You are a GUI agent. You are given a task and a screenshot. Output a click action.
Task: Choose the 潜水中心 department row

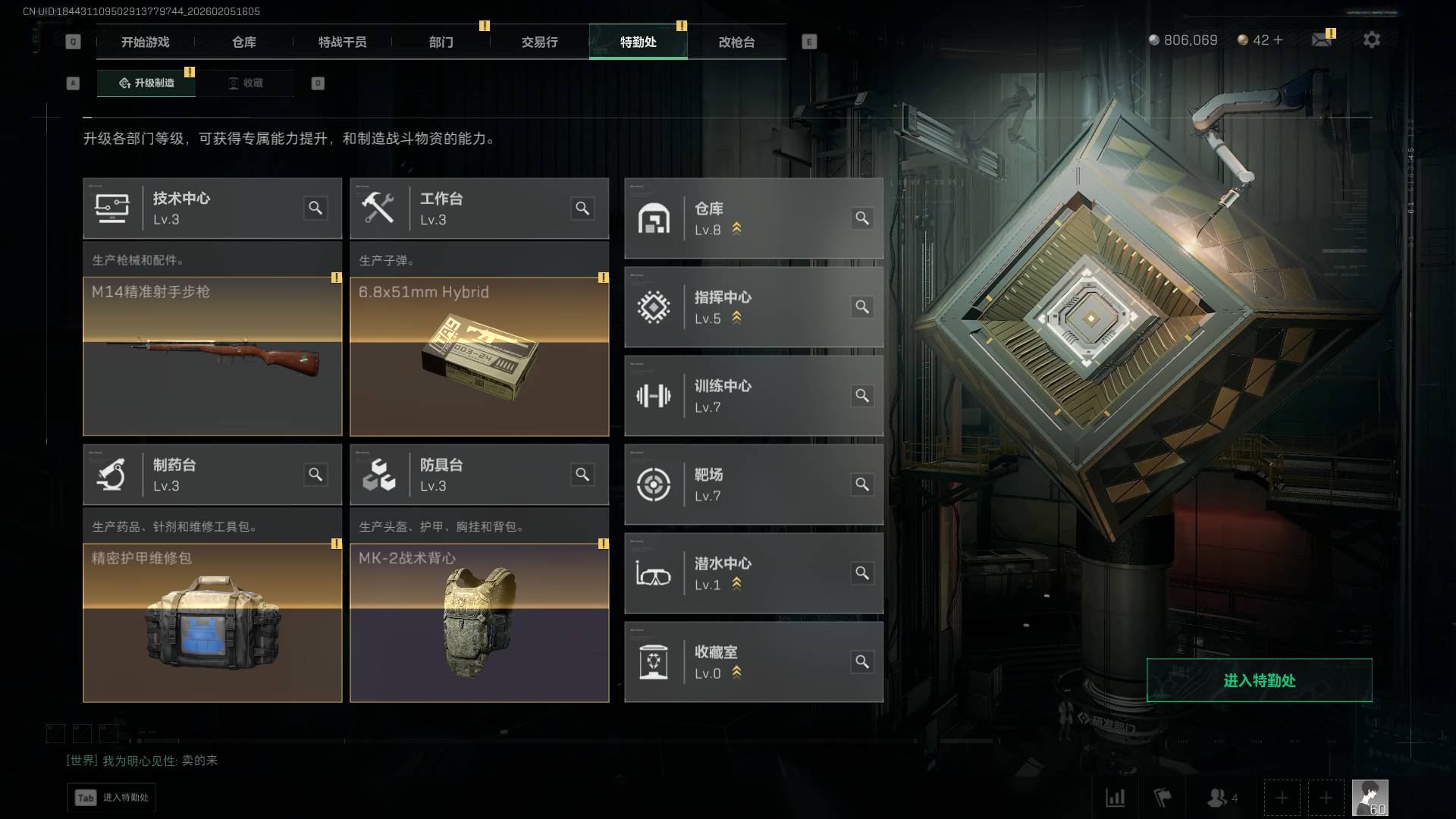(x=753, y=573)
